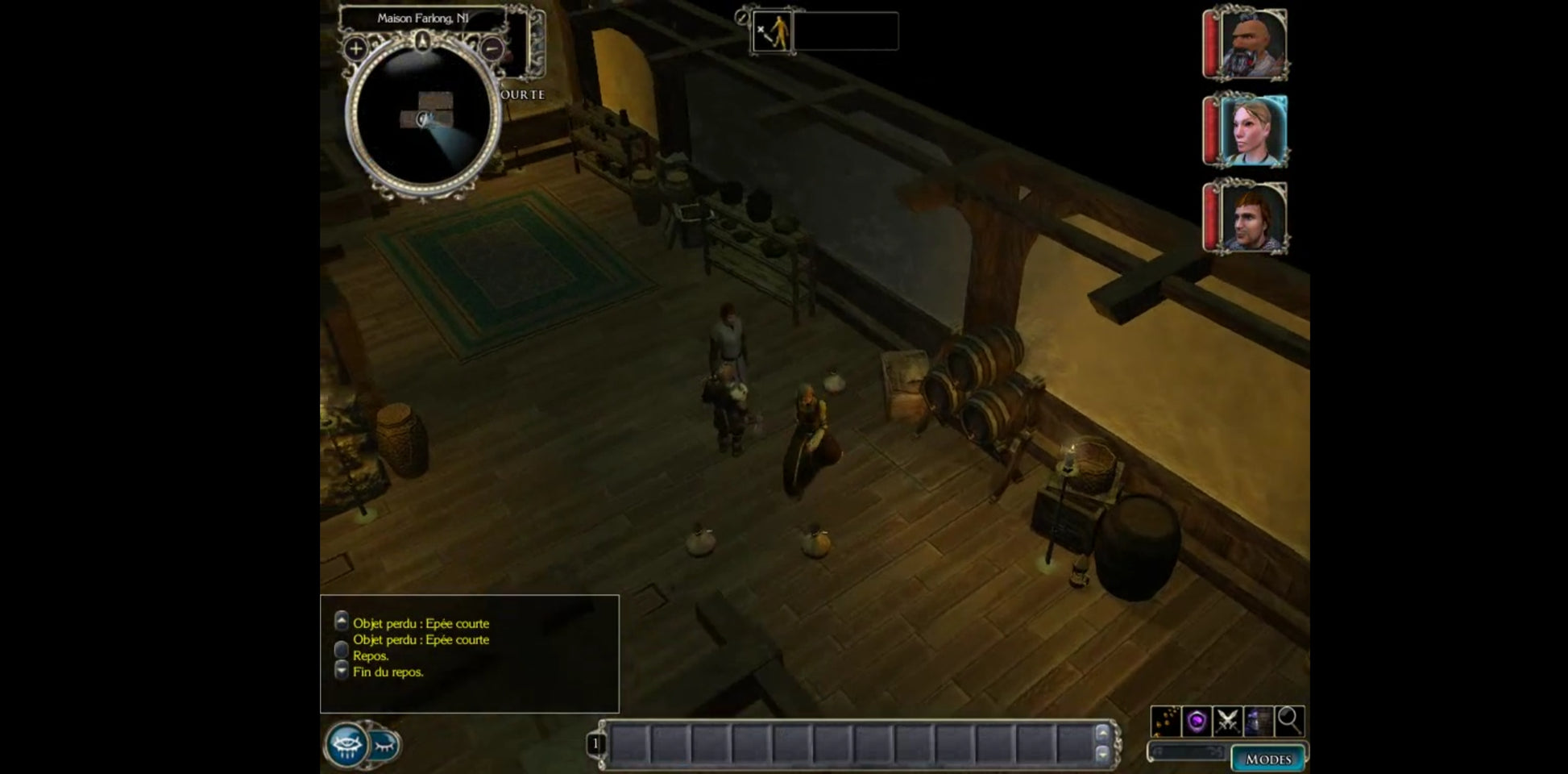Zoom out the minimap with the minus button
The height and width of the screenshot is (774, 1568).
click(x=492, y=48)
